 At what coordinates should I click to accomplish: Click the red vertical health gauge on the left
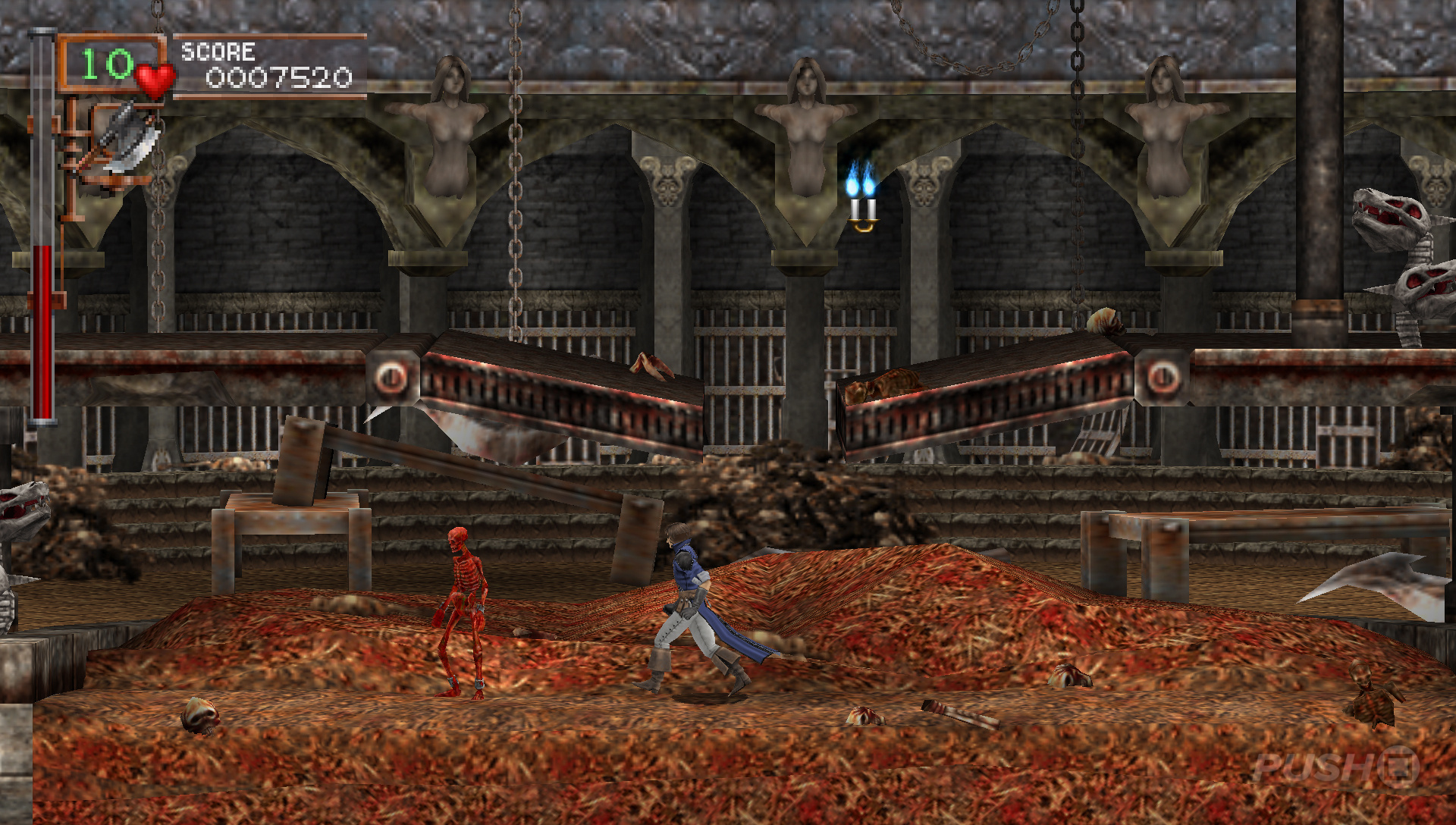coord(42,326)
